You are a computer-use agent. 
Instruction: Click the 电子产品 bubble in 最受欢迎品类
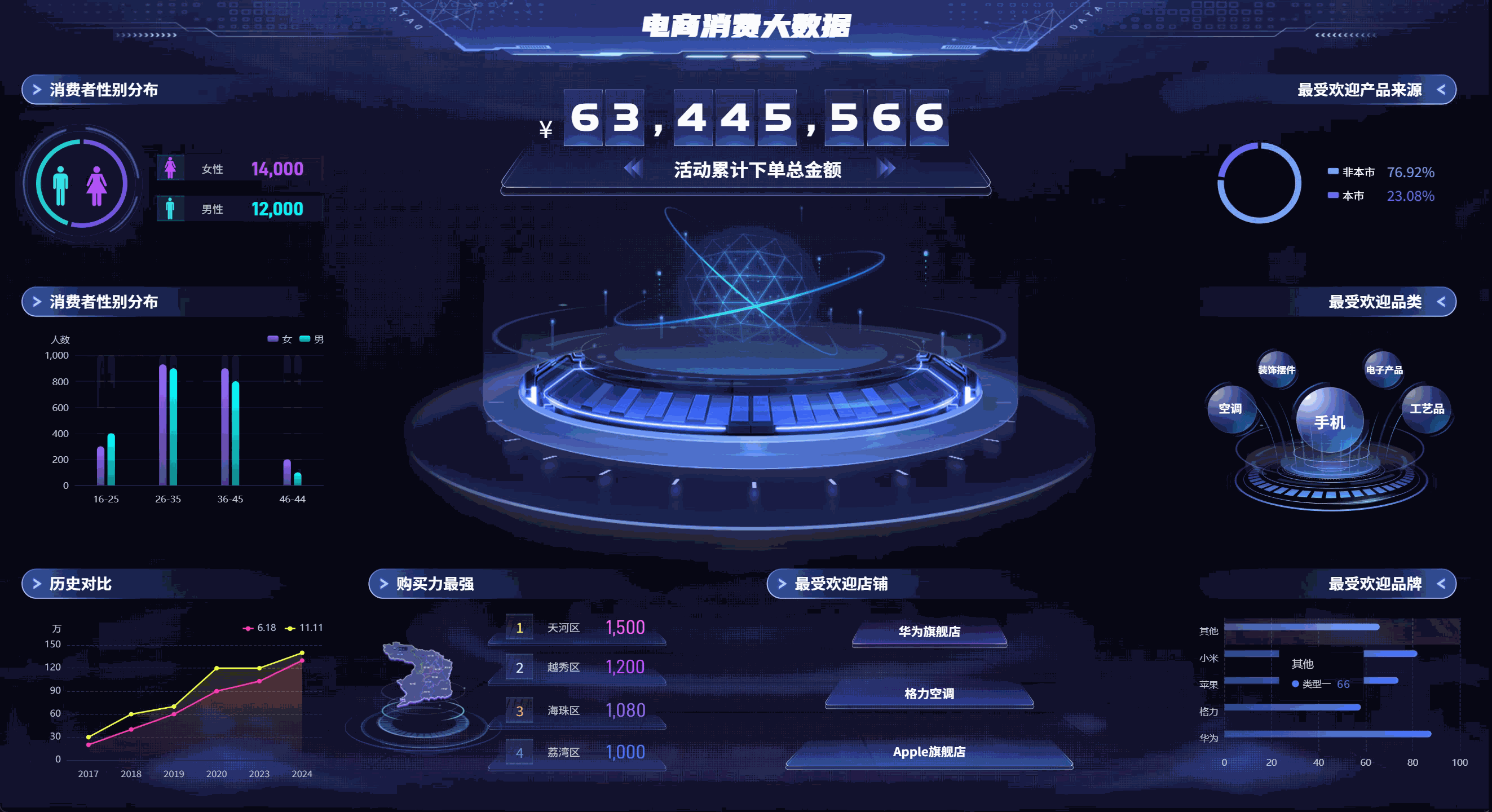coord(1385,370)
